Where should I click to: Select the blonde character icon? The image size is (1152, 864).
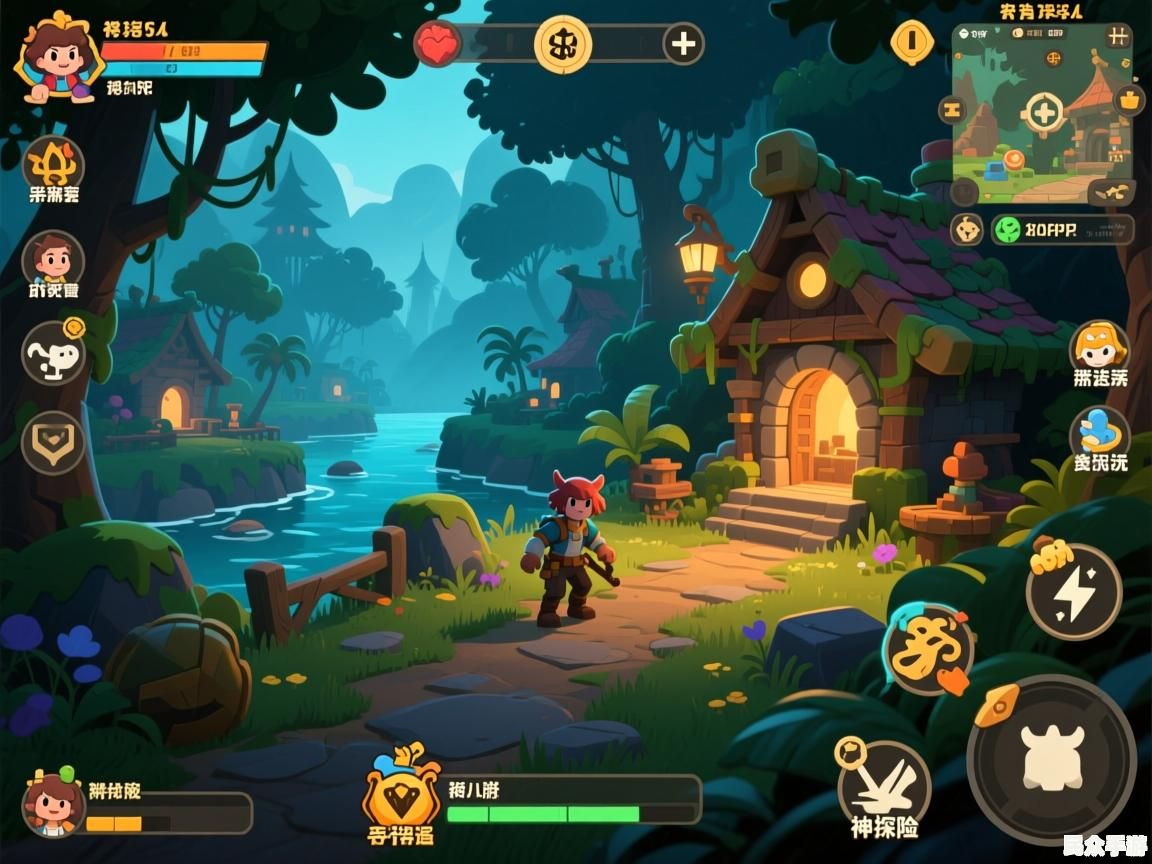pyautogui.click(x=1099, y=348)
